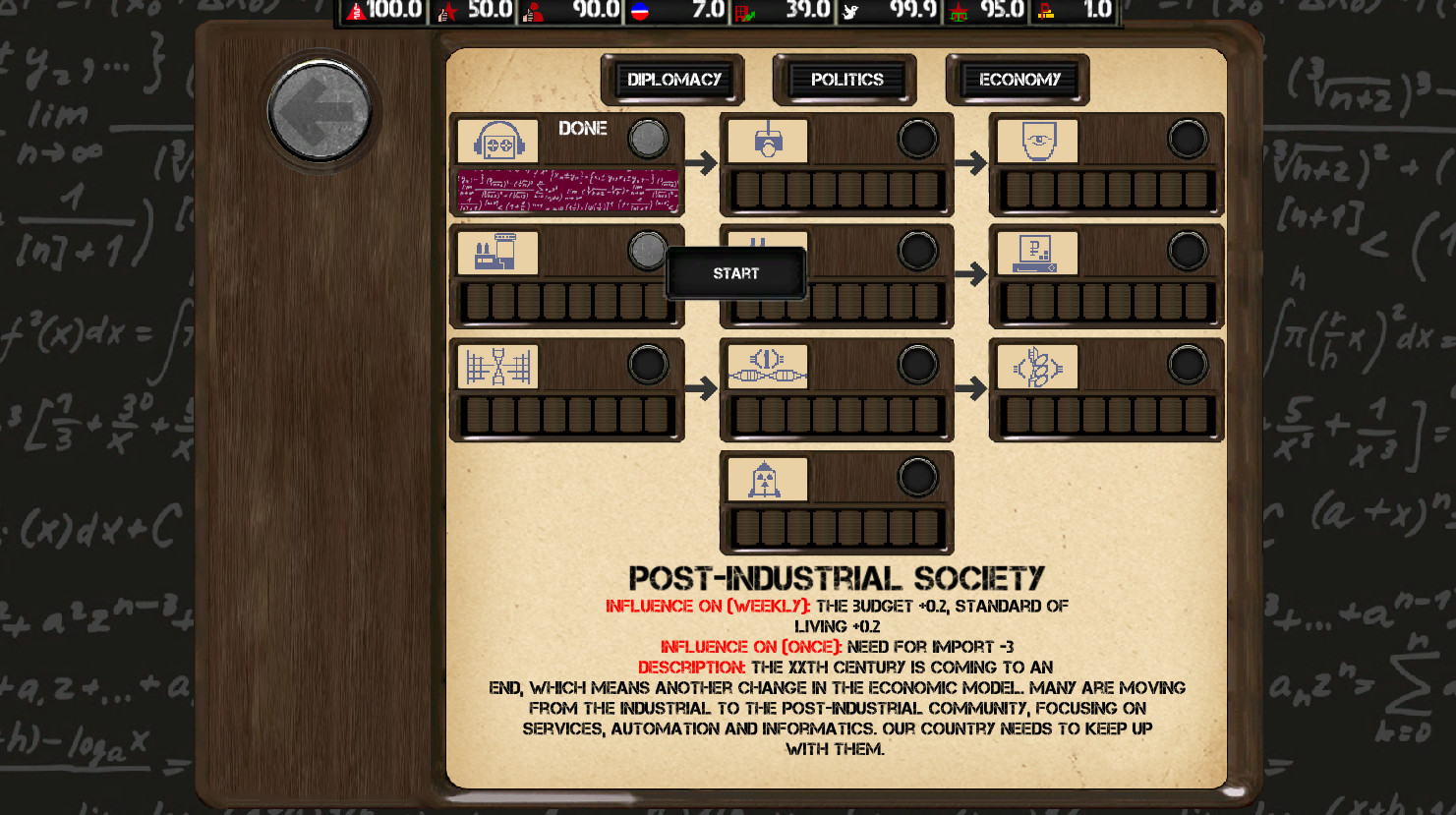This screenshot has width=1456, height=815.
Task: Toggle the grey indicator beside DONE
Action: 646,139
